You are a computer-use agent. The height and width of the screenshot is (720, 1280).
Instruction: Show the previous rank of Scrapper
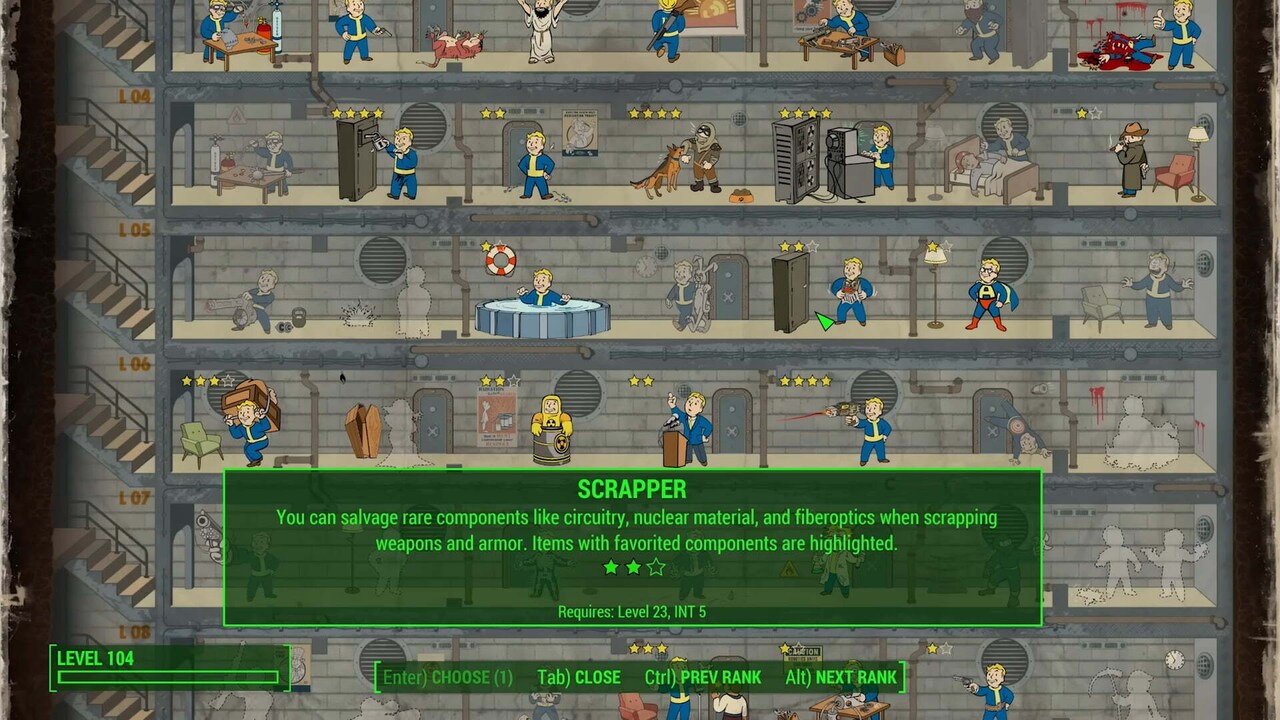[x=703, y=677]
